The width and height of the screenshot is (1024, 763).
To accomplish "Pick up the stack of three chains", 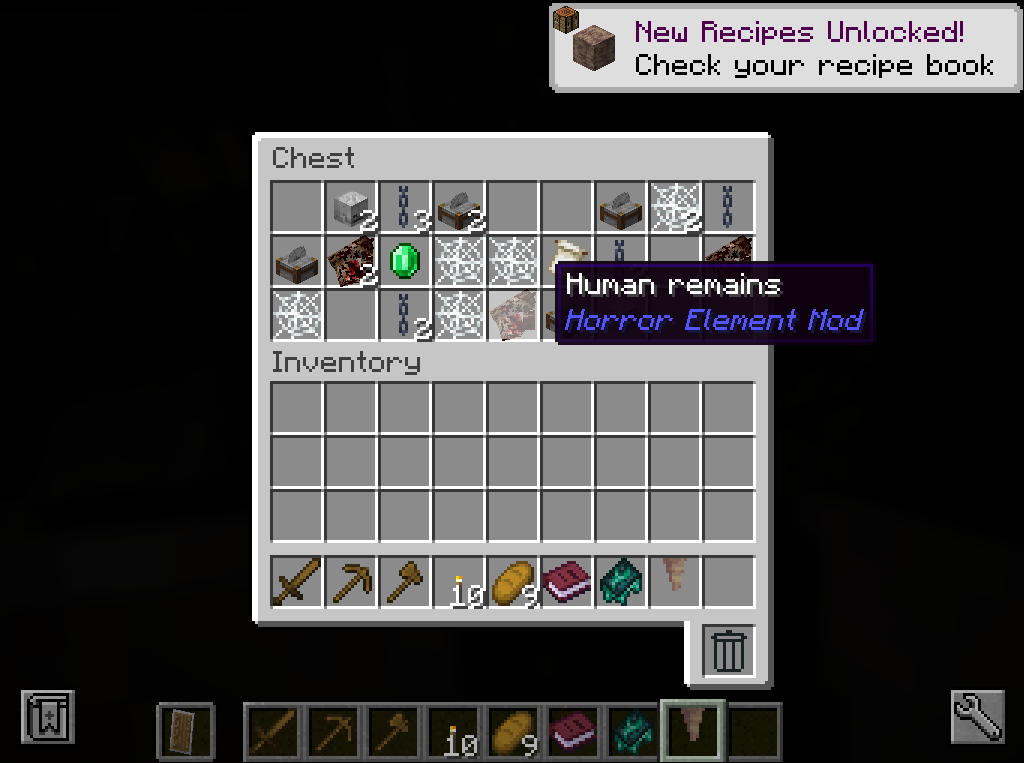I will tap(404, 207).
